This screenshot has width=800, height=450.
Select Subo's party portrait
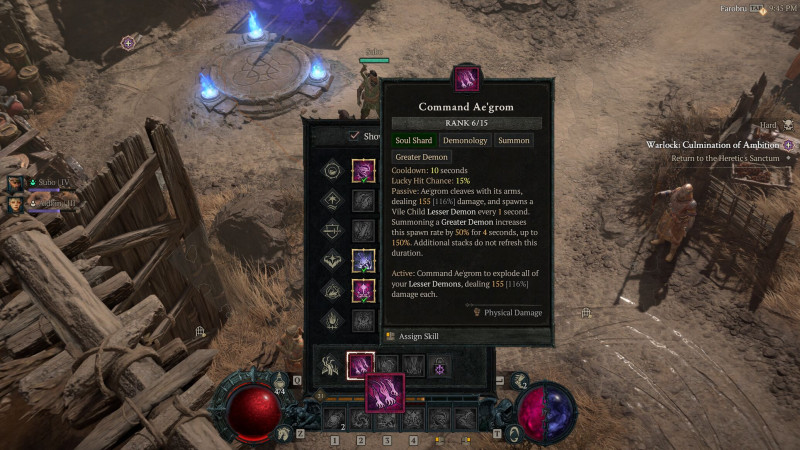[x=17, y=183]
